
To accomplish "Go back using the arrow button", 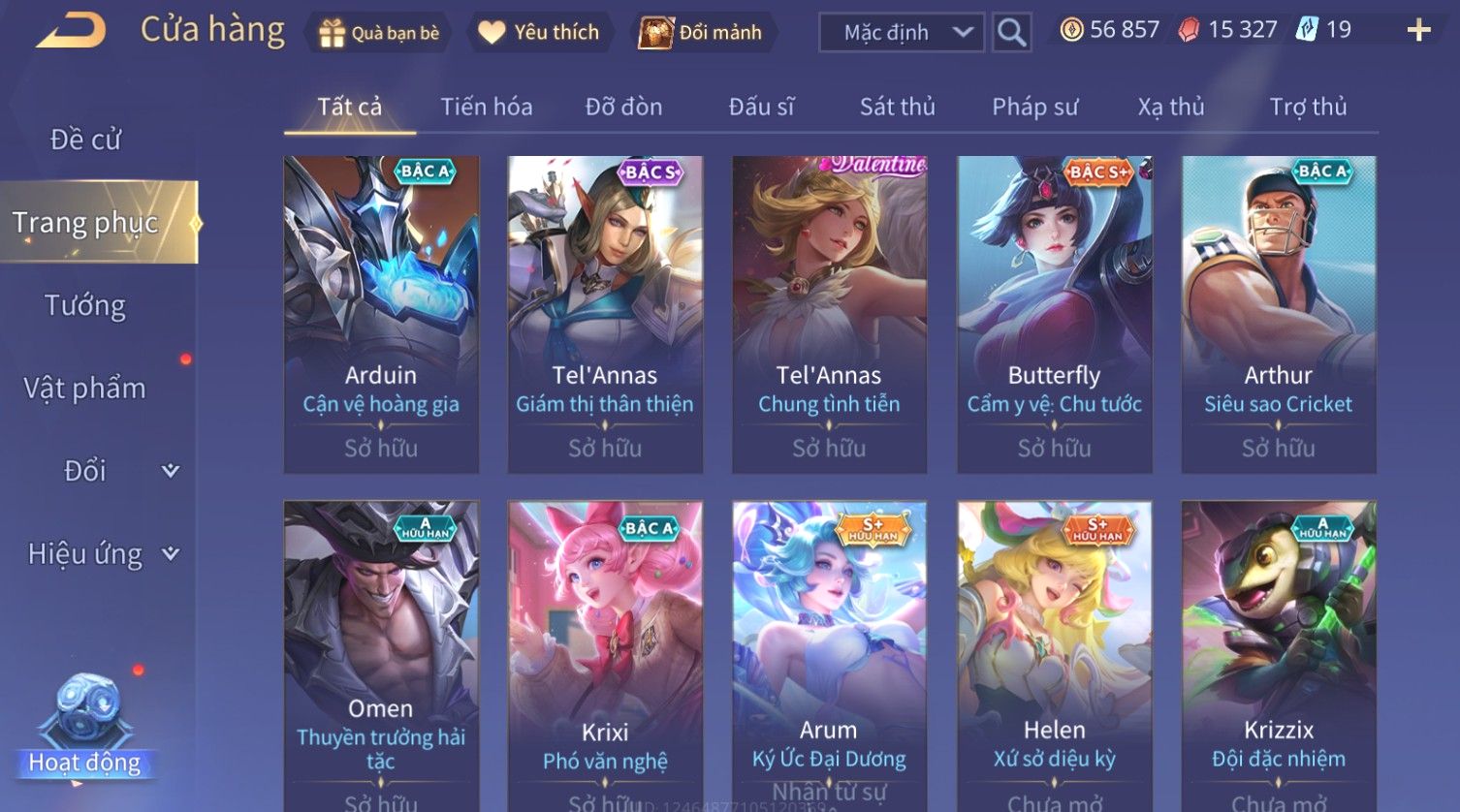I will pos(71,30).
